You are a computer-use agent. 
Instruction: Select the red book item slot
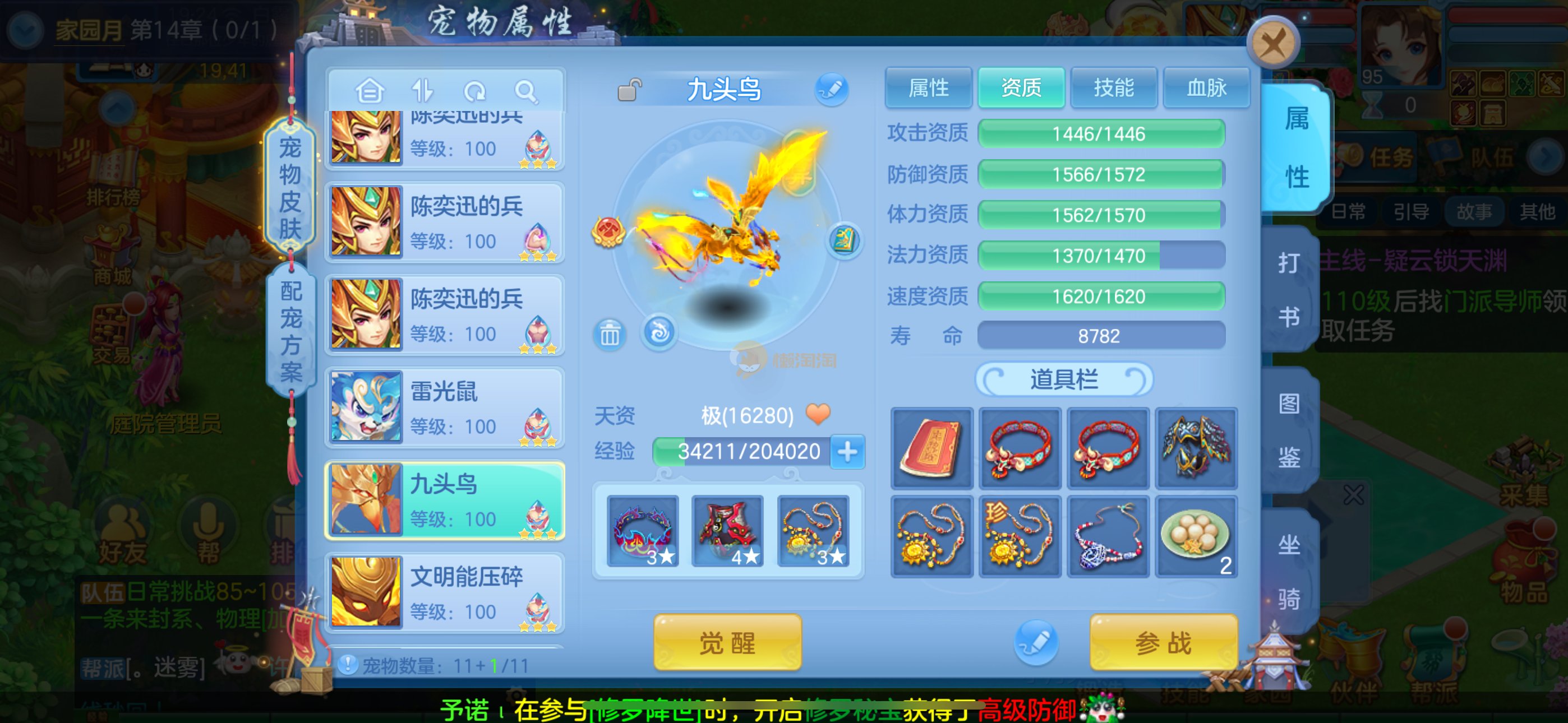(x=931, y=448)
